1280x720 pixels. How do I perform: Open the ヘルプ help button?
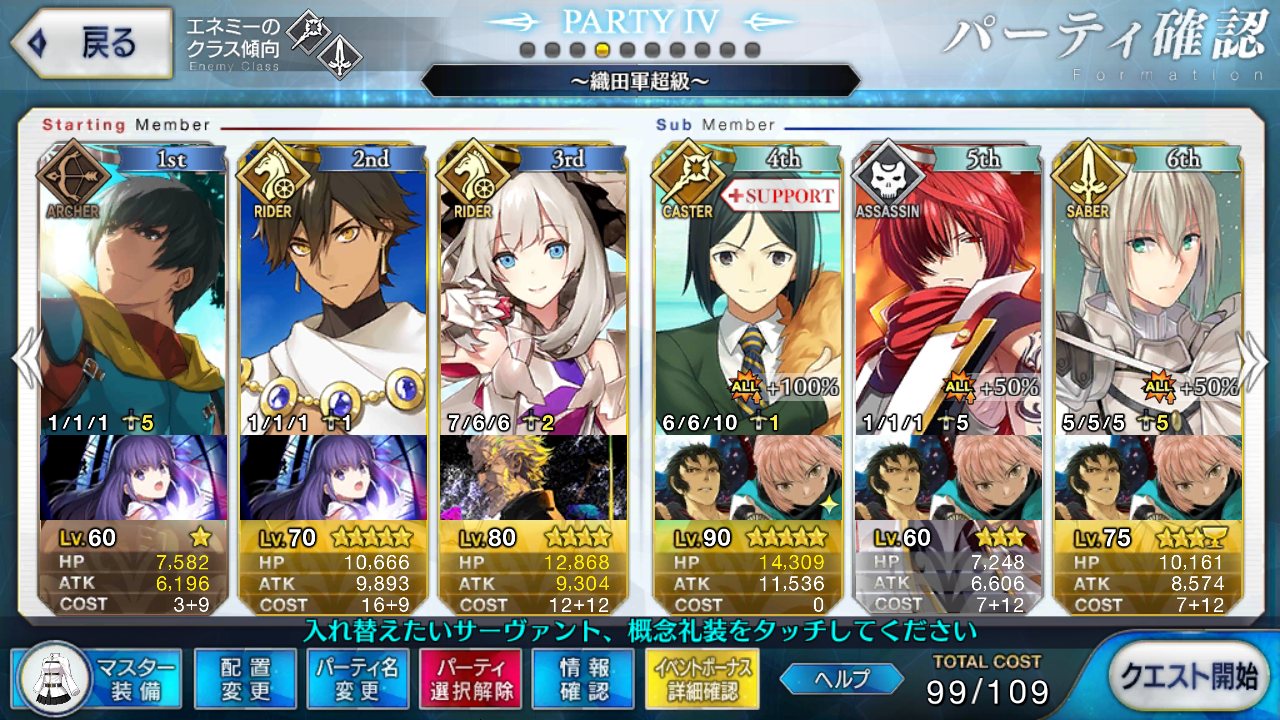tap(841, 679)
